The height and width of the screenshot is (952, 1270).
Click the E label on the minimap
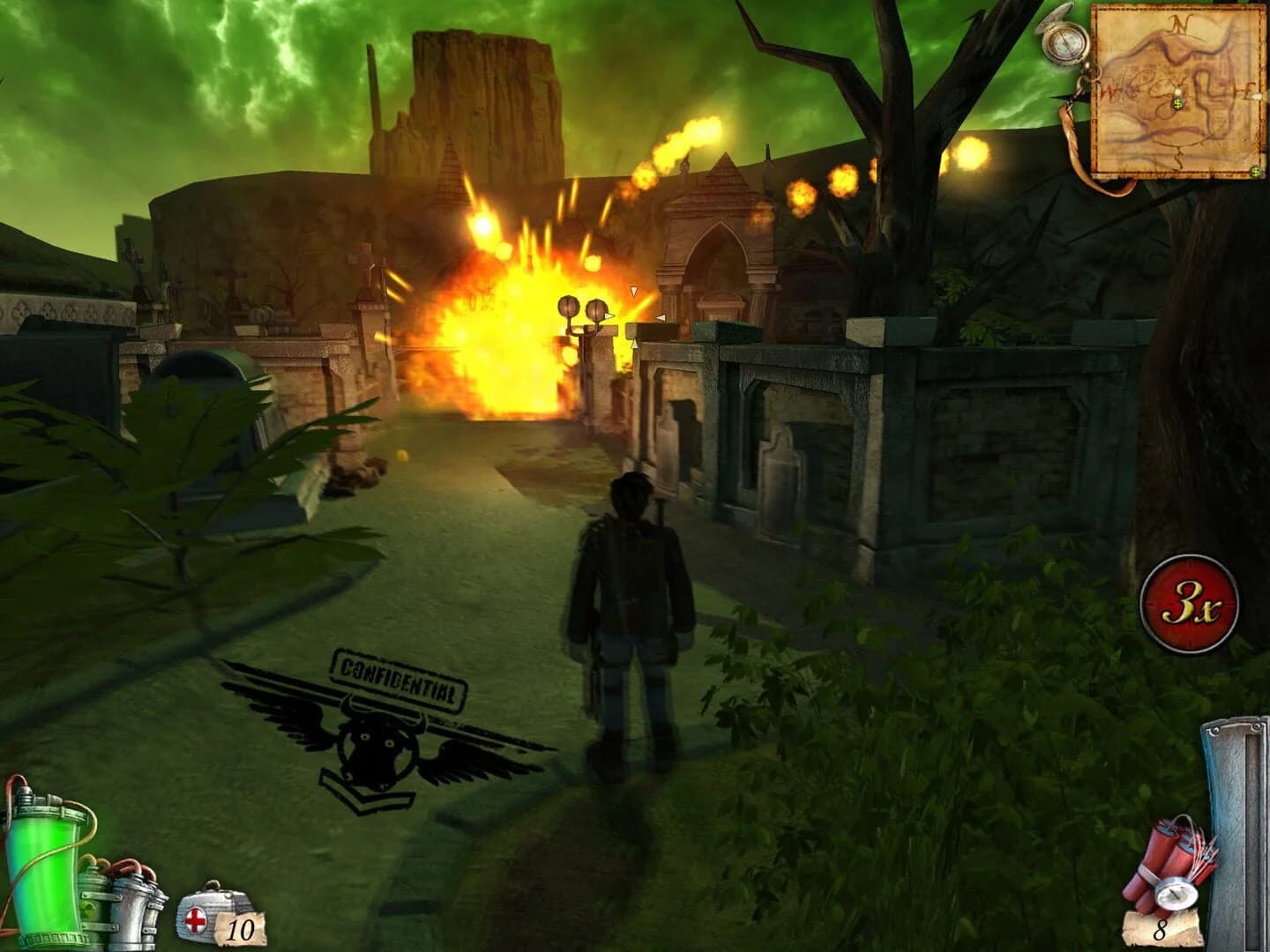(x=1245, y=89)
